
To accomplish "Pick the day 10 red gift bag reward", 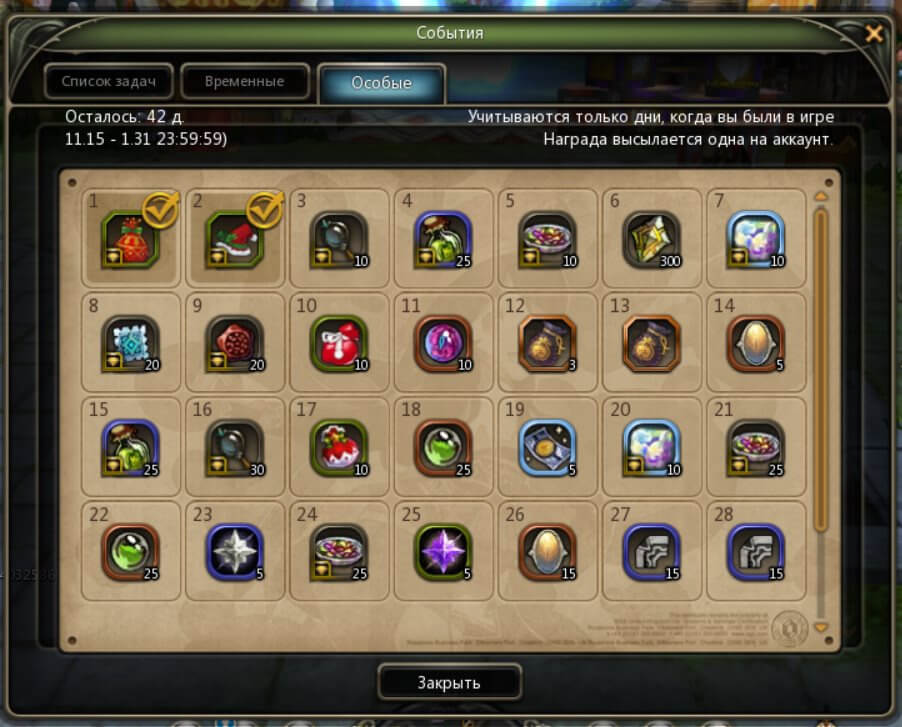I will click(x=340, y=343).
